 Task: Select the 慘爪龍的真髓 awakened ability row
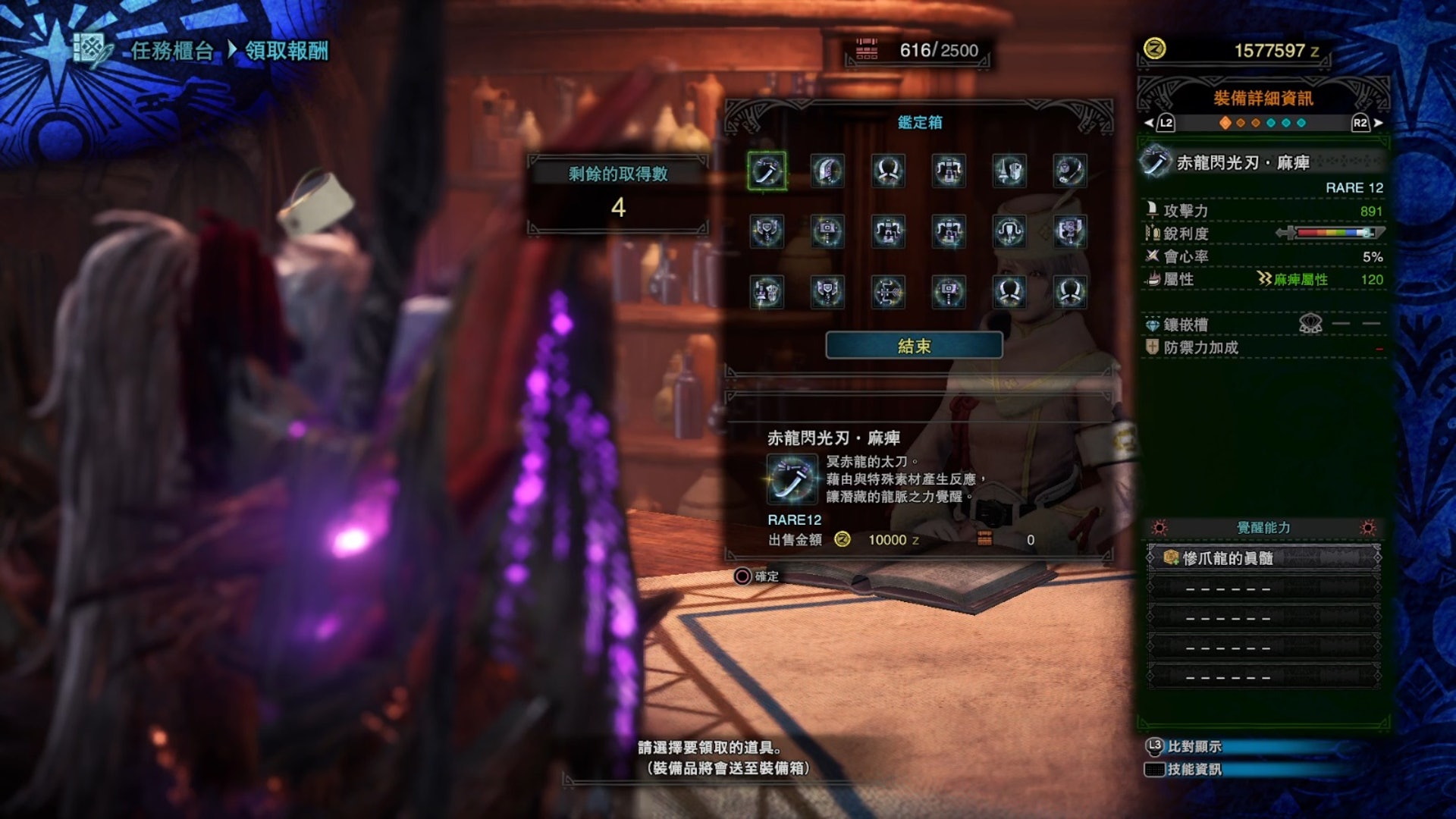[1263, 558]
